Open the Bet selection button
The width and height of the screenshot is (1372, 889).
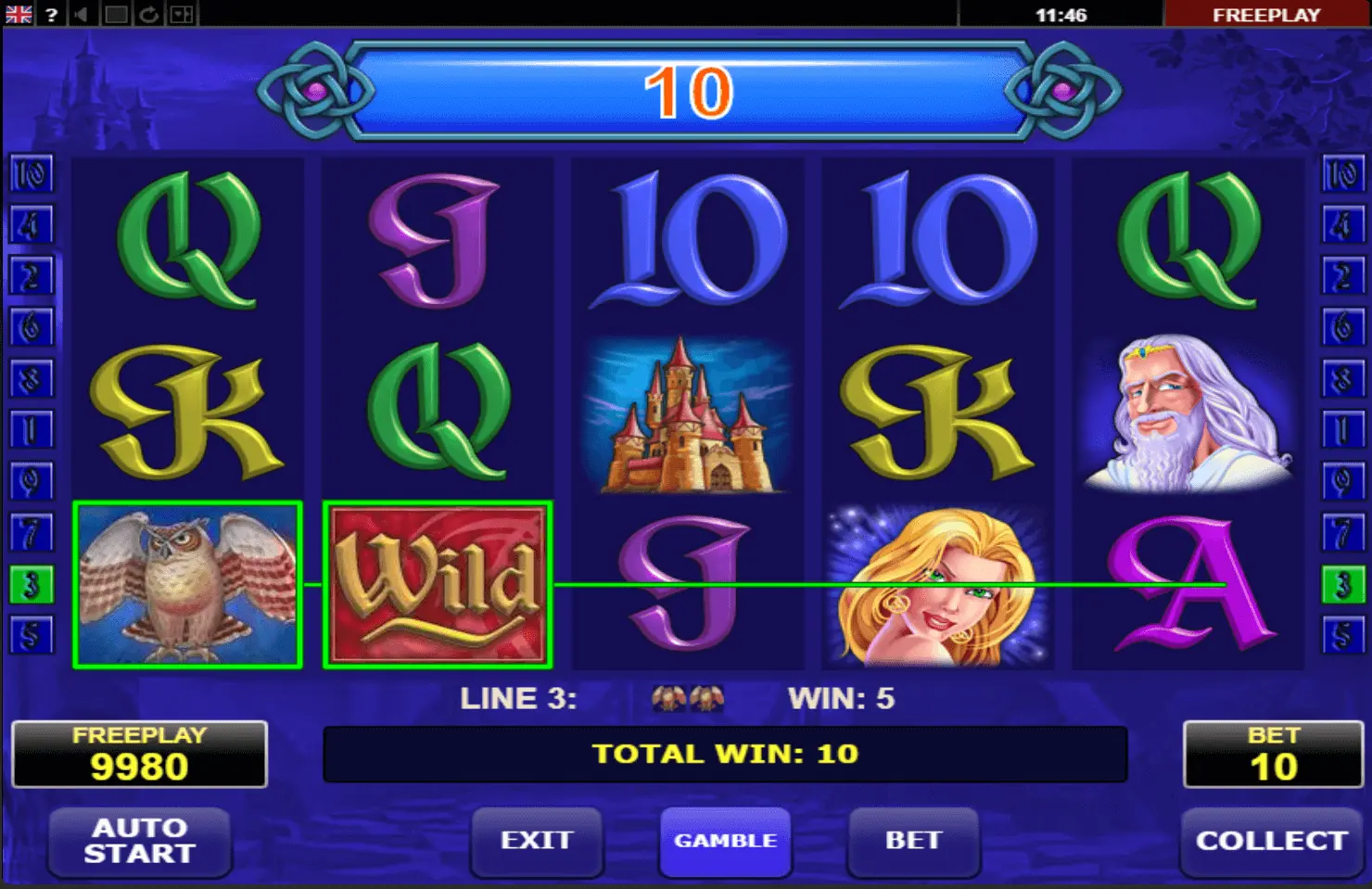913,841
